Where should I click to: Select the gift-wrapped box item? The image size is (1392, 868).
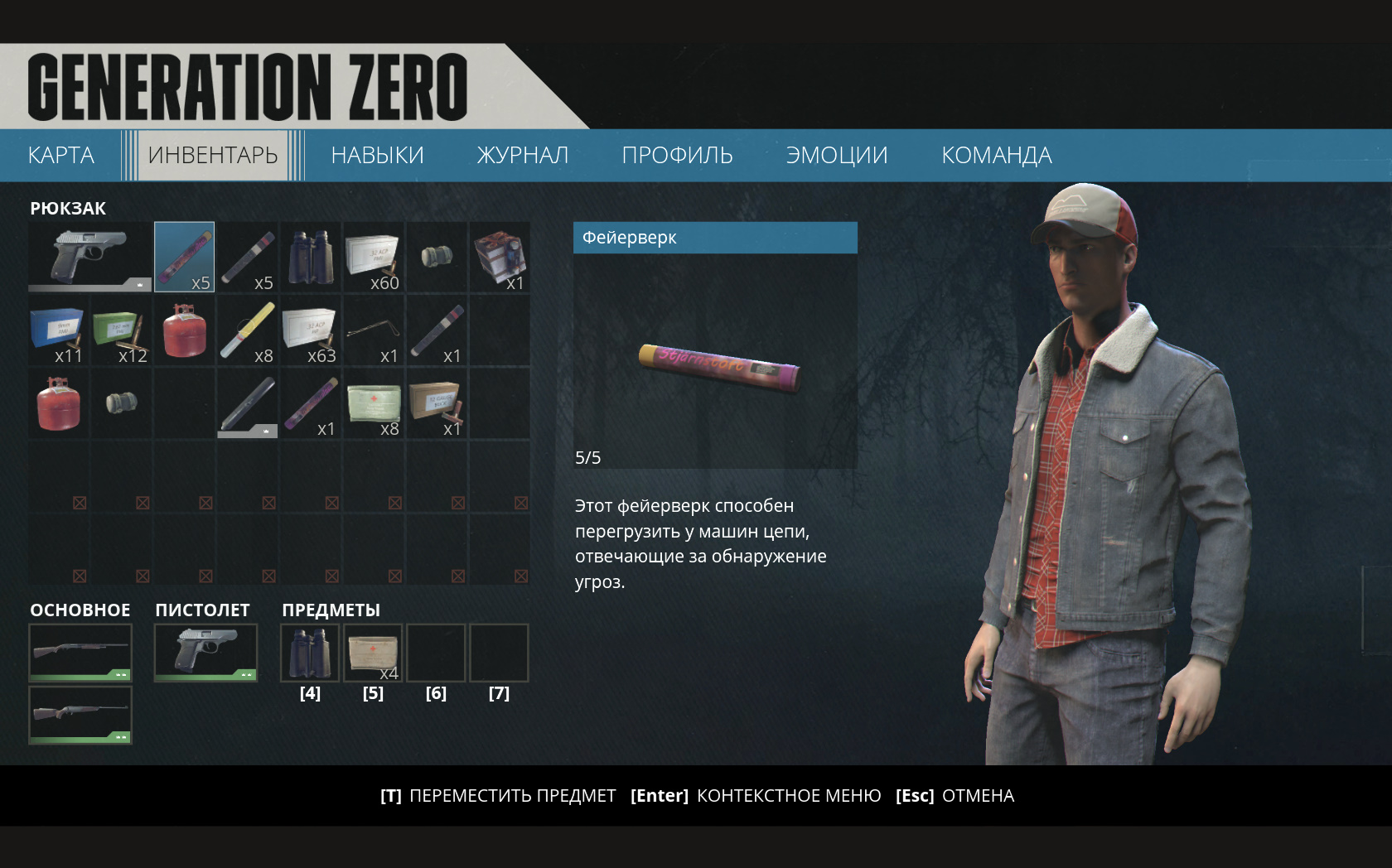pos(499,257)
